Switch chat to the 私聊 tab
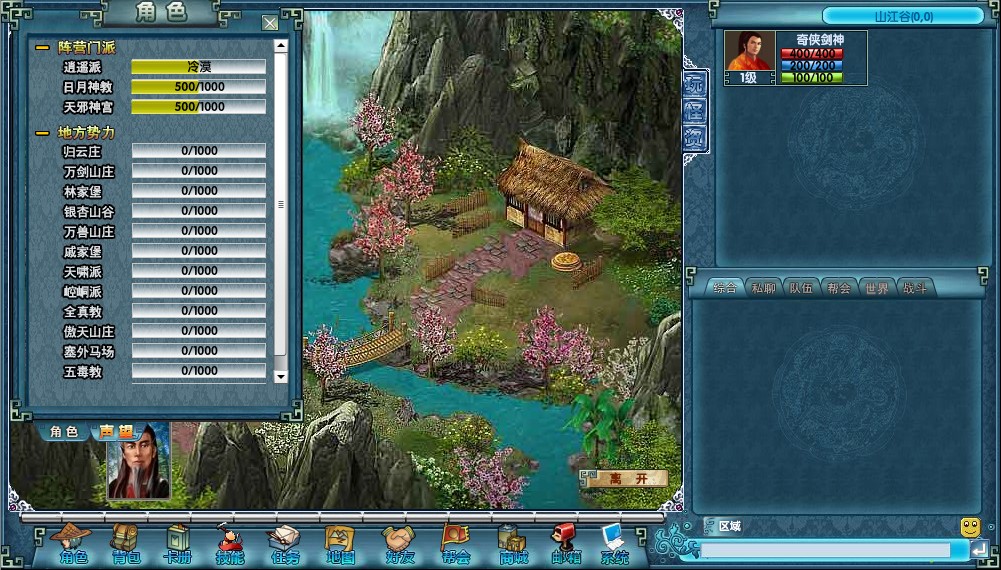1001x570 pixels. pyautogui.click(x=762, y=288)
